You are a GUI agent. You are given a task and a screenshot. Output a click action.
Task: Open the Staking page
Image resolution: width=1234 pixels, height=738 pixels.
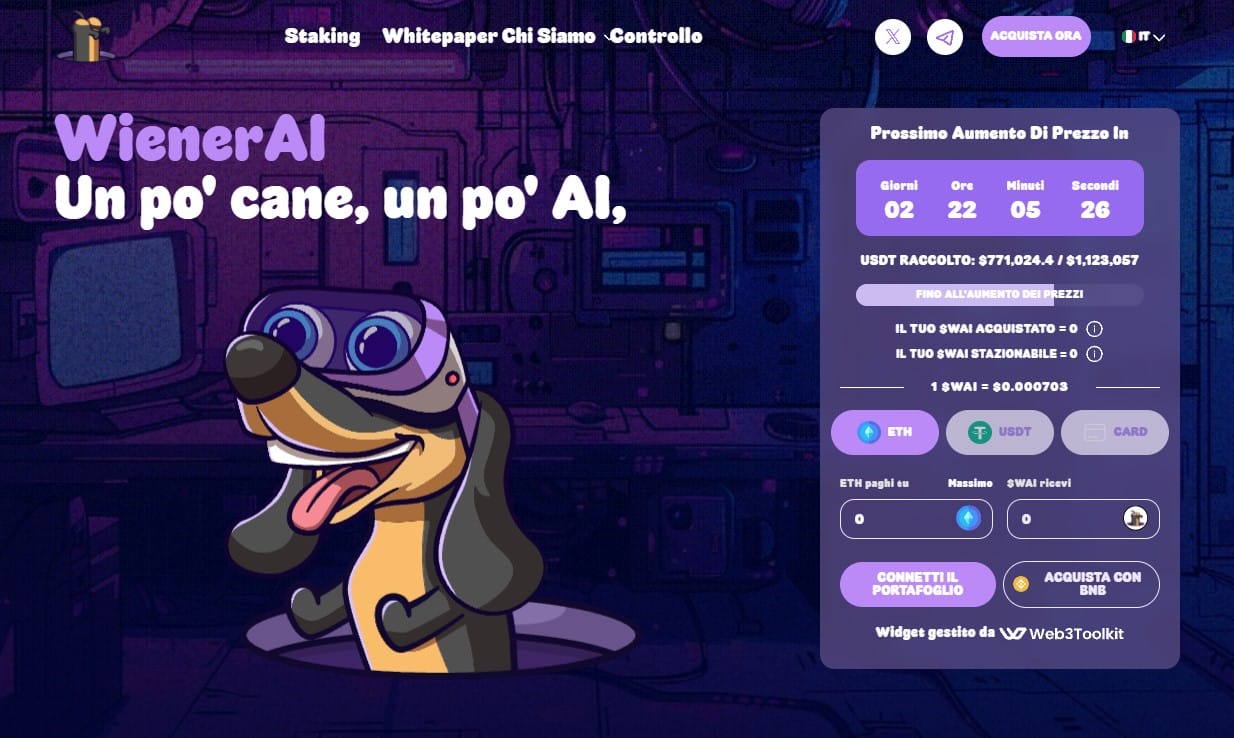coord(322,36)
